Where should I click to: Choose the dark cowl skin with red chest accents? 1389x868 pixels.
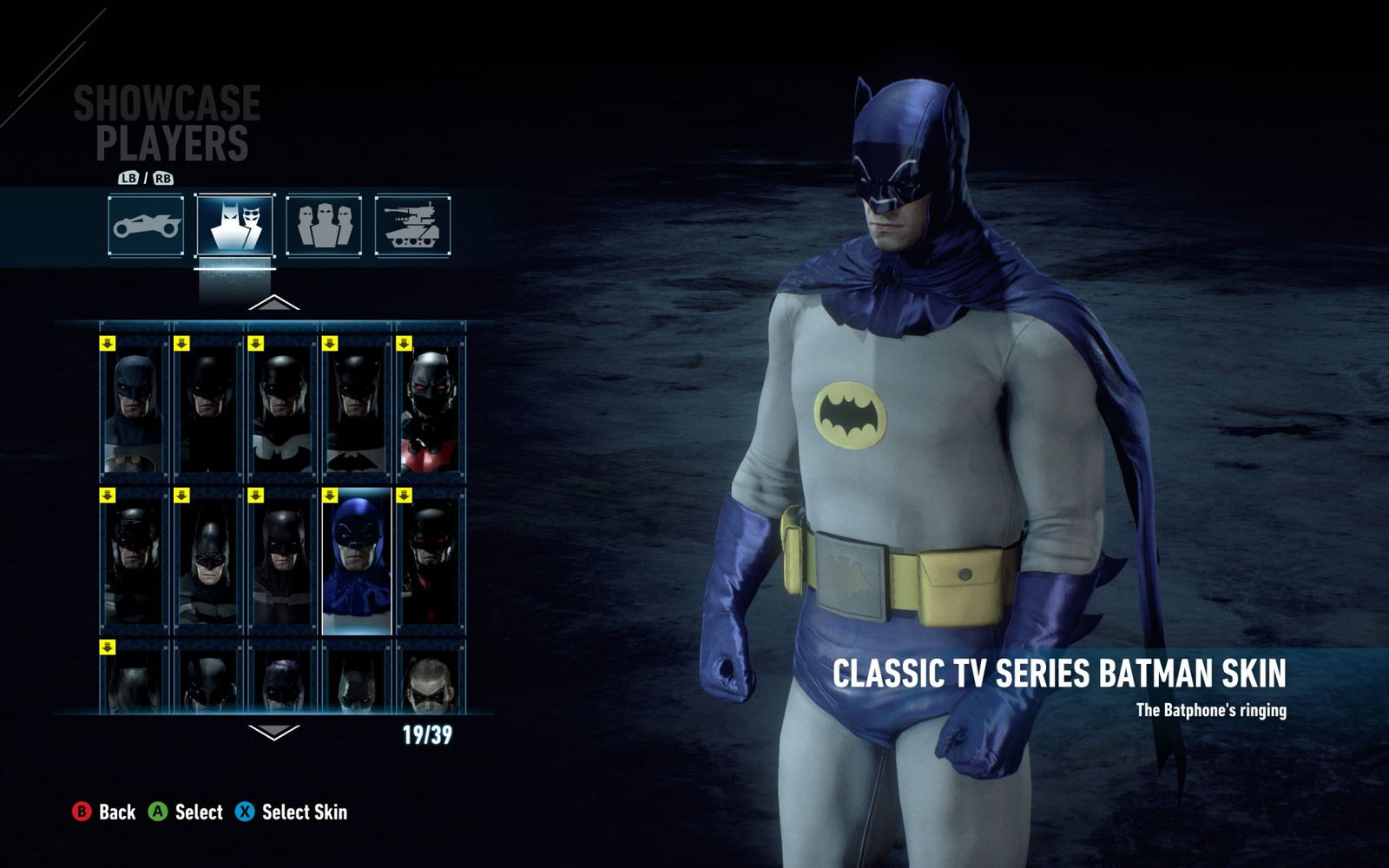coord(430,560)
